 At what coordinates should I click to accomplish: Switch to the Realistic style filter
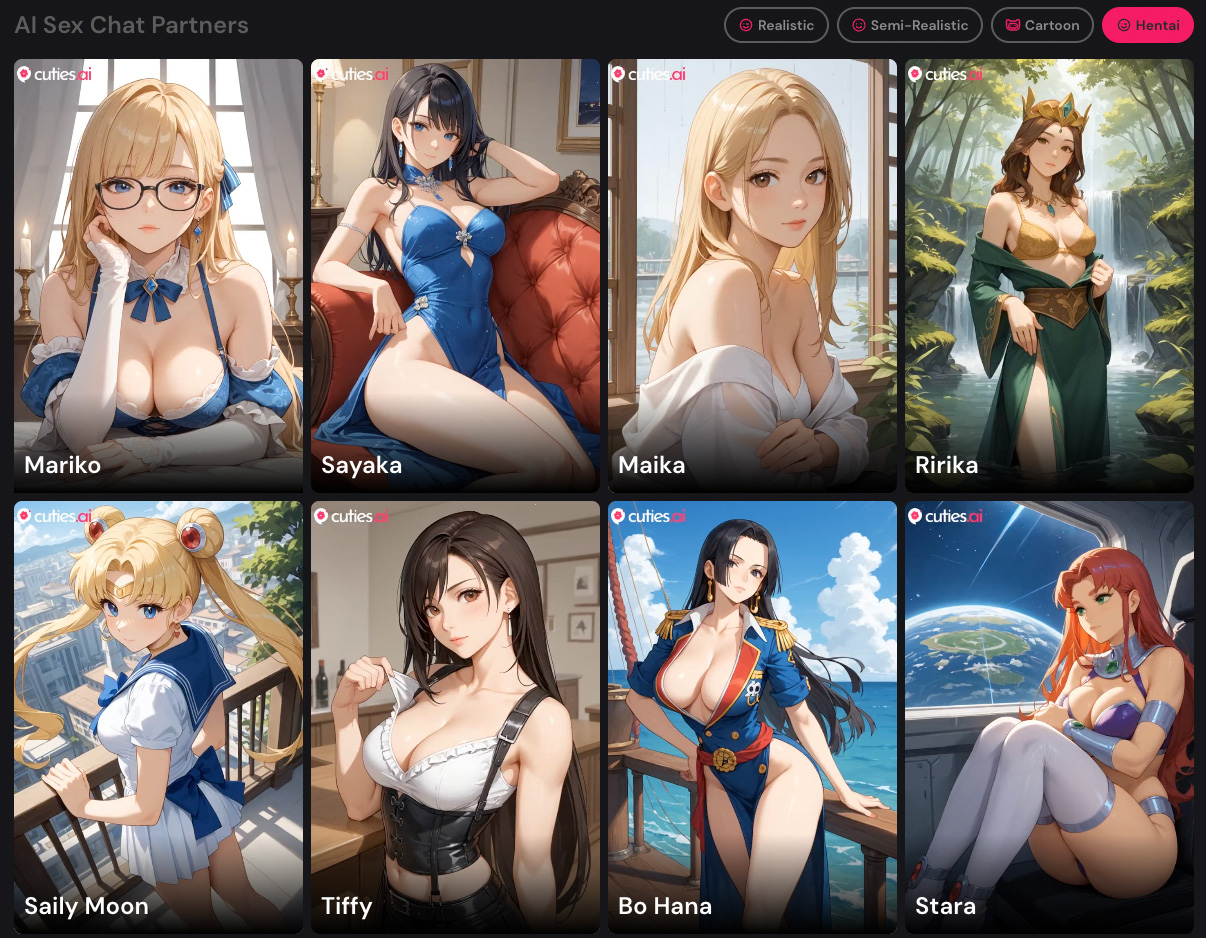(x=776, y=25)
